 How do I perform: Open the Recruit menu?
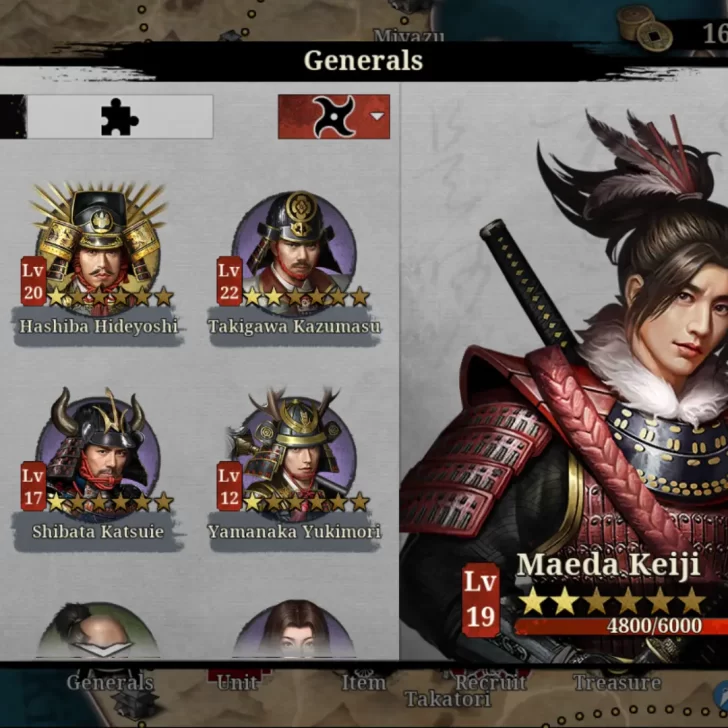pos(490,683)
